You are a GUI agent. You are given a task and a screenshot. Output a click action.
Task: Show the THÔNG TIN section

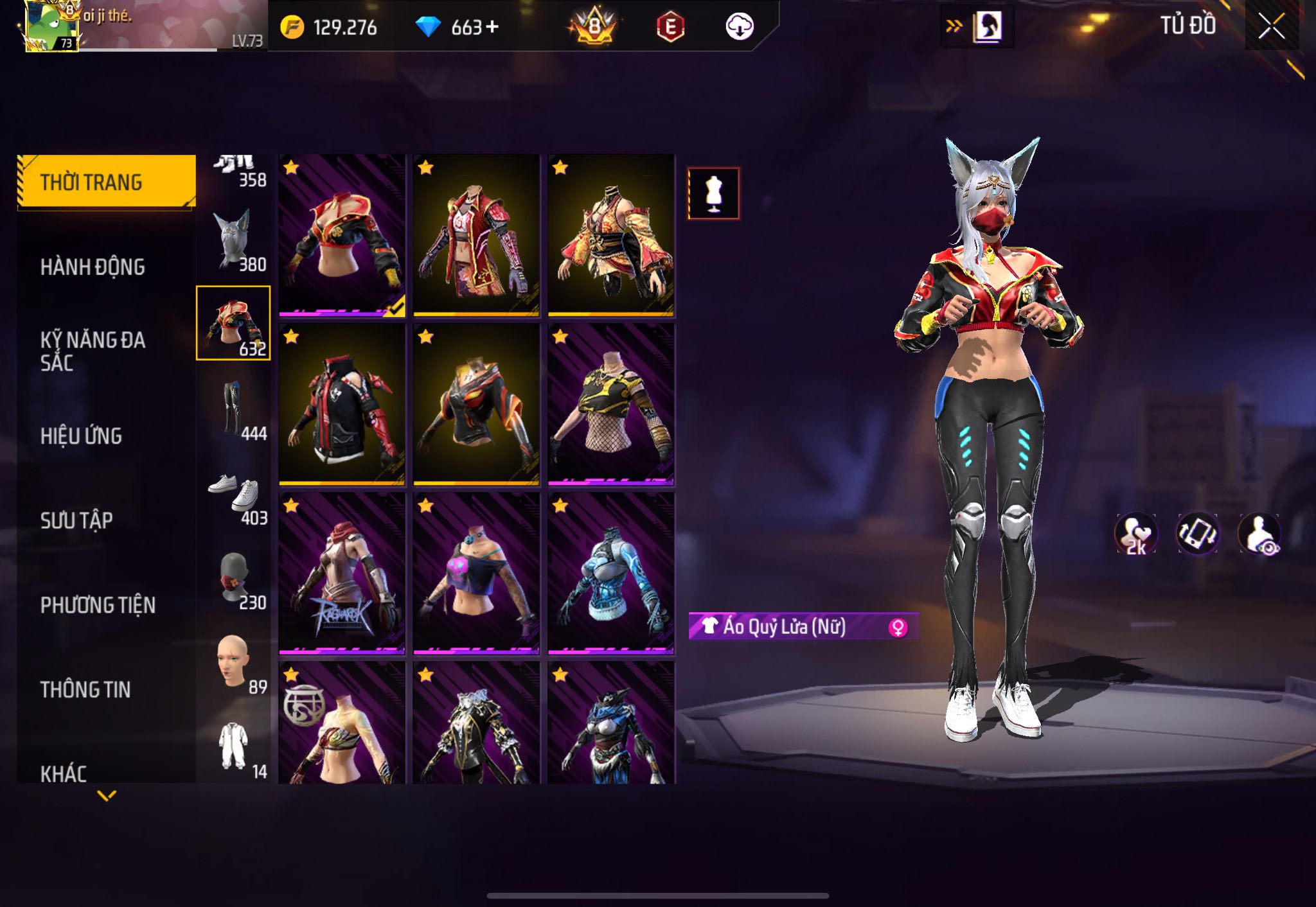85,689
